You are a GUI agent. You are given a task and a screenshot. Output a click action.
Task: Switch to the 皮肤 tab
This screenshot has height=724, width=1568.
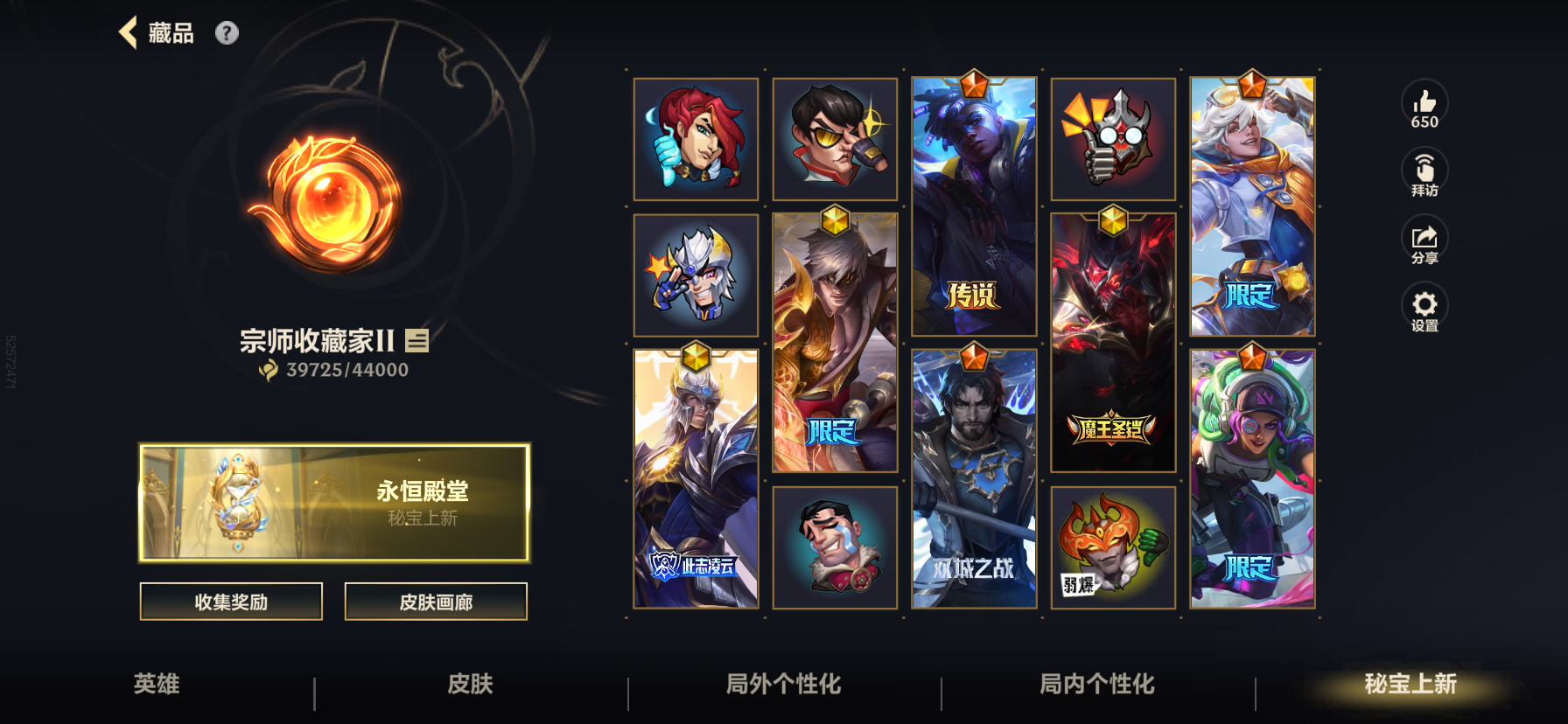click(470, 687)
